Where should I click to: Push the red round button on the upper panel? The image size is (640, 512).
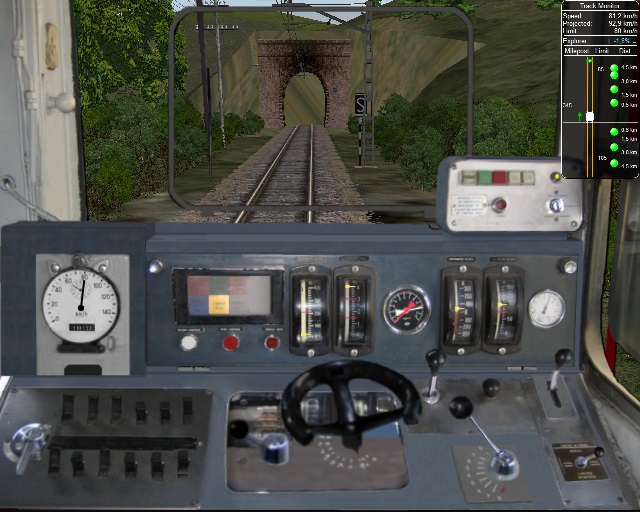[x=497, y=206]
